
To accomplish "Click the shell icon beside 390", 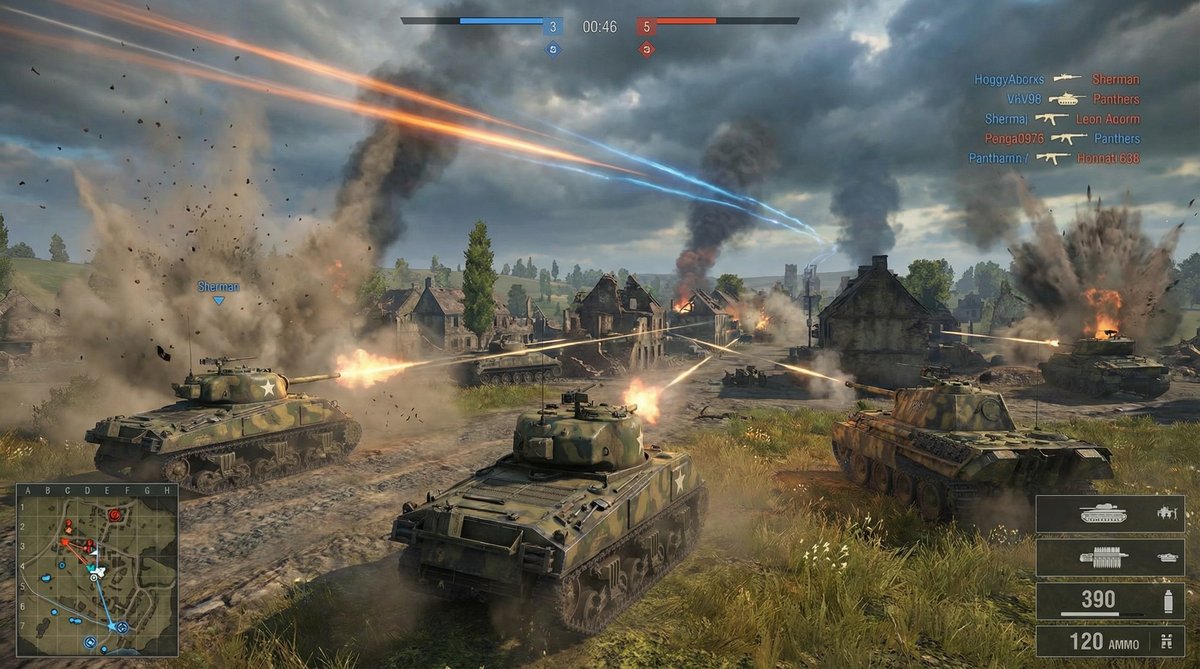I will (1165, 601).
